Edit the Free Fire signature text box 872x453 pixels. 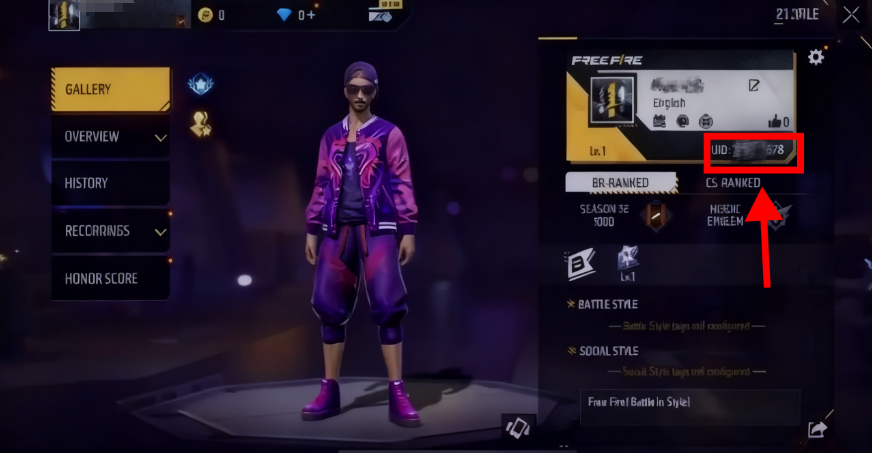pyautogui.click(x=689, y=407)
